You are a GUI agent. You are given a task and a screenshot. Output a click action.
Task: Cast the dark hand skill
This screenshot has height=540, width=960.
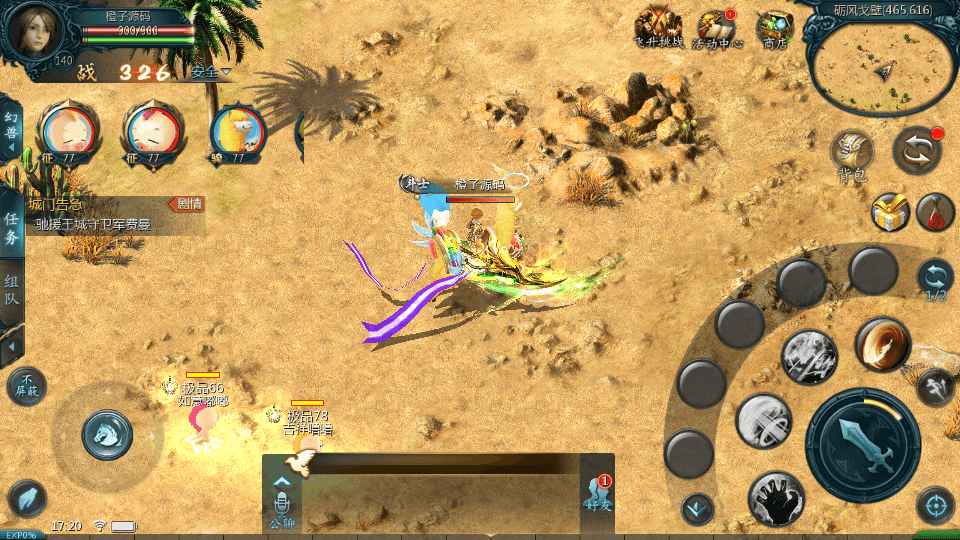pos(776,499)
